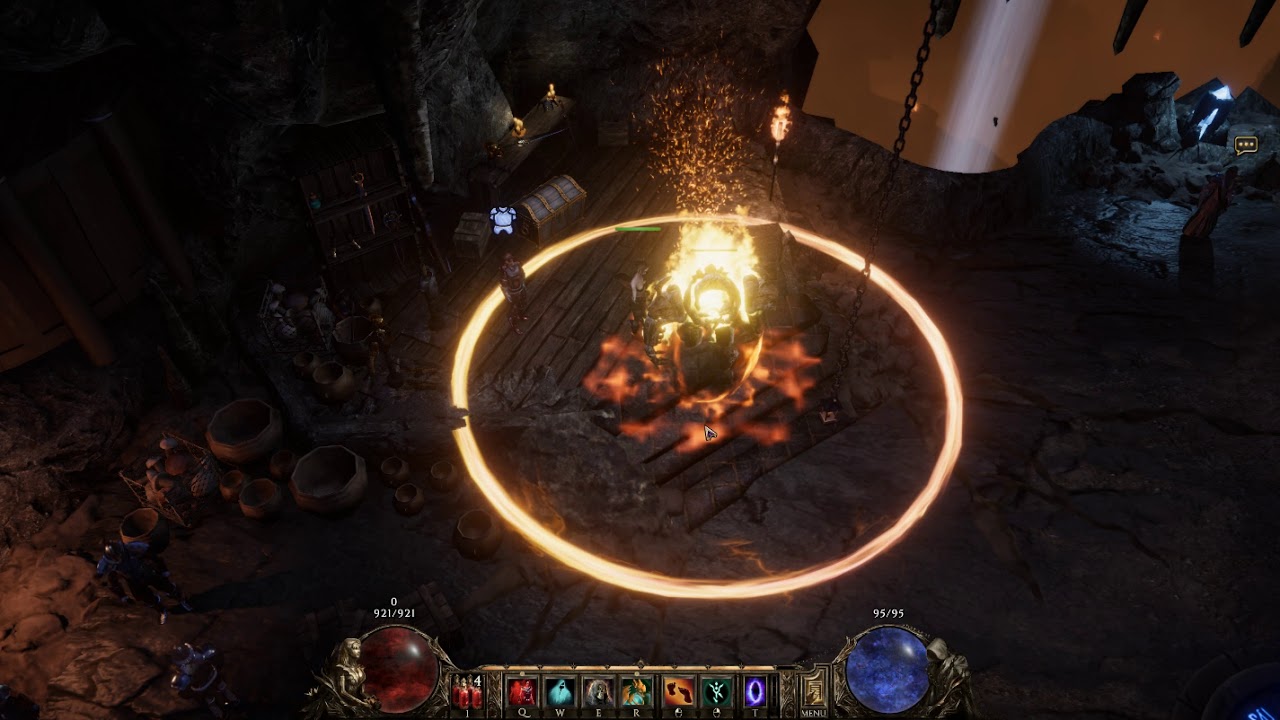
Task: Click the speech bubble dialogue marker
Action: 1245,146
